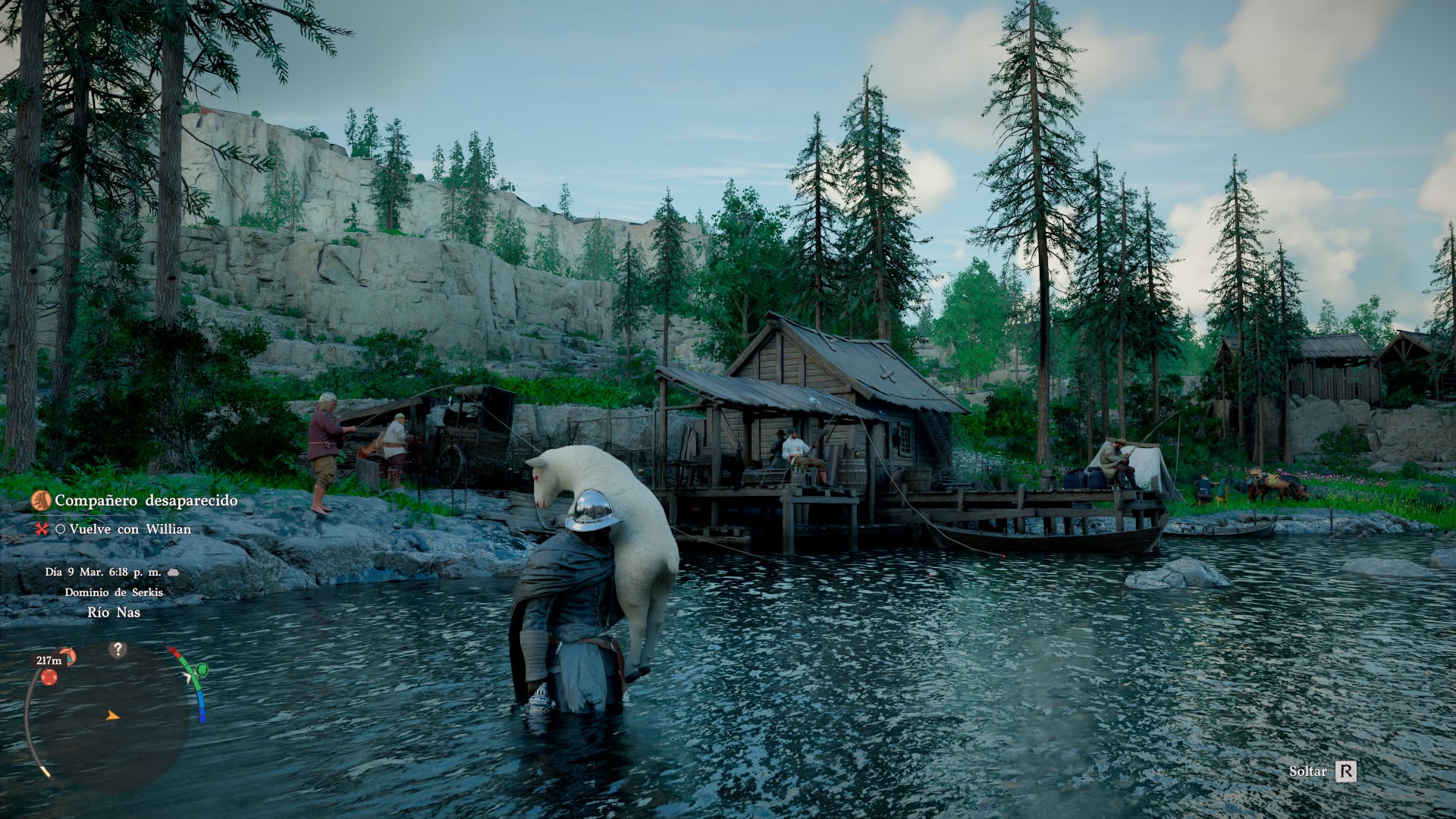Select the red quest marker on minimap
Viewport: 1456px width, 819px height.
point(49,677)
